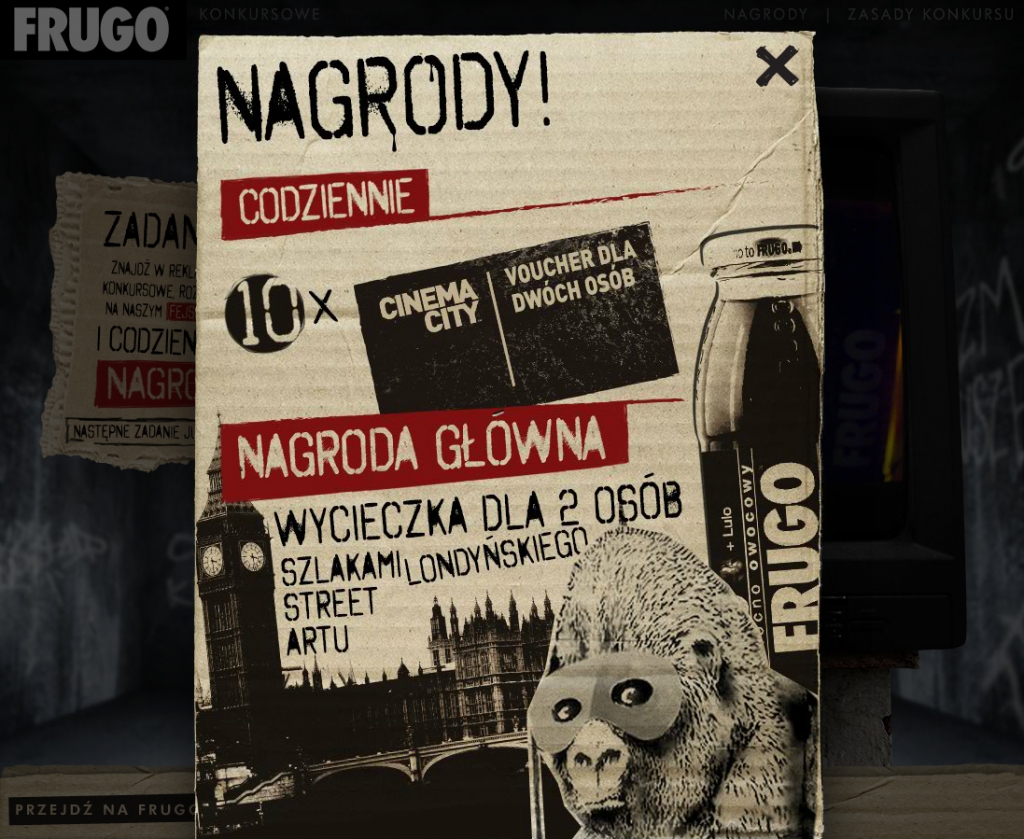Click the Frugo logo
Viewport: 1024px width, 839px height.
click(91, 29)
